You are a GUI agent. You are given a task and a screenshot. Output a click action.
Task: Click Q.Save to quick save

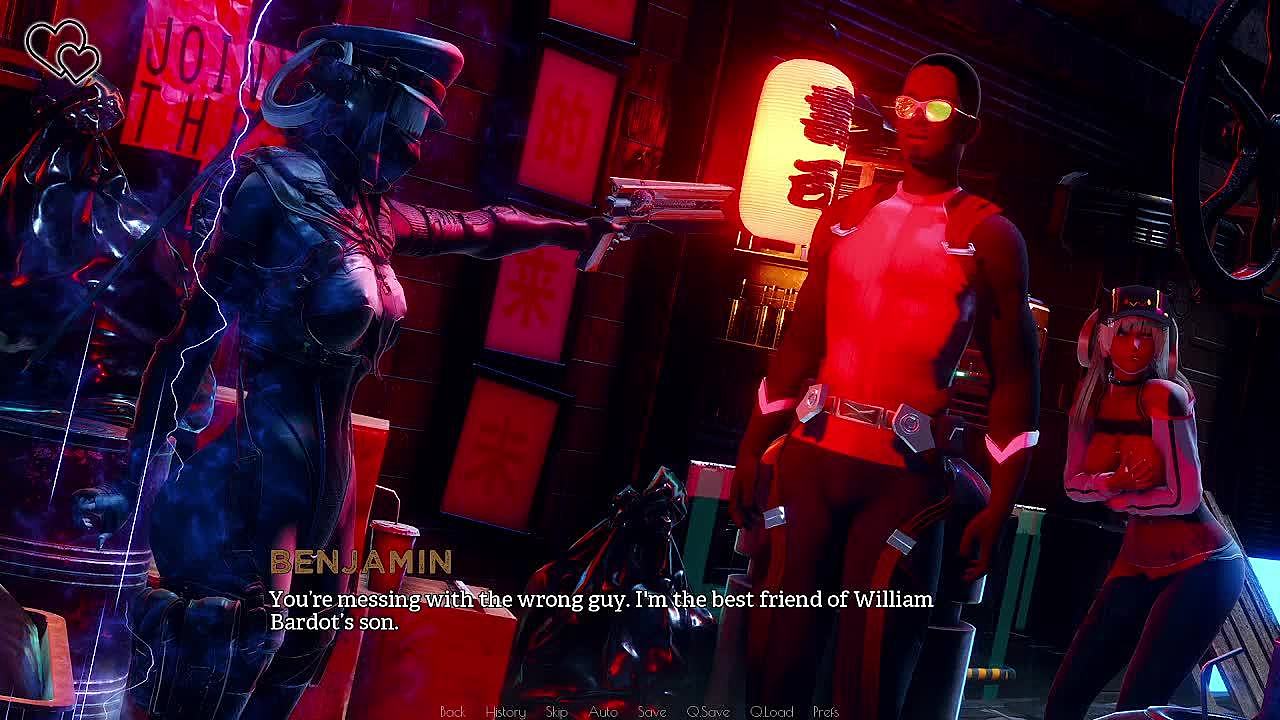708,712
